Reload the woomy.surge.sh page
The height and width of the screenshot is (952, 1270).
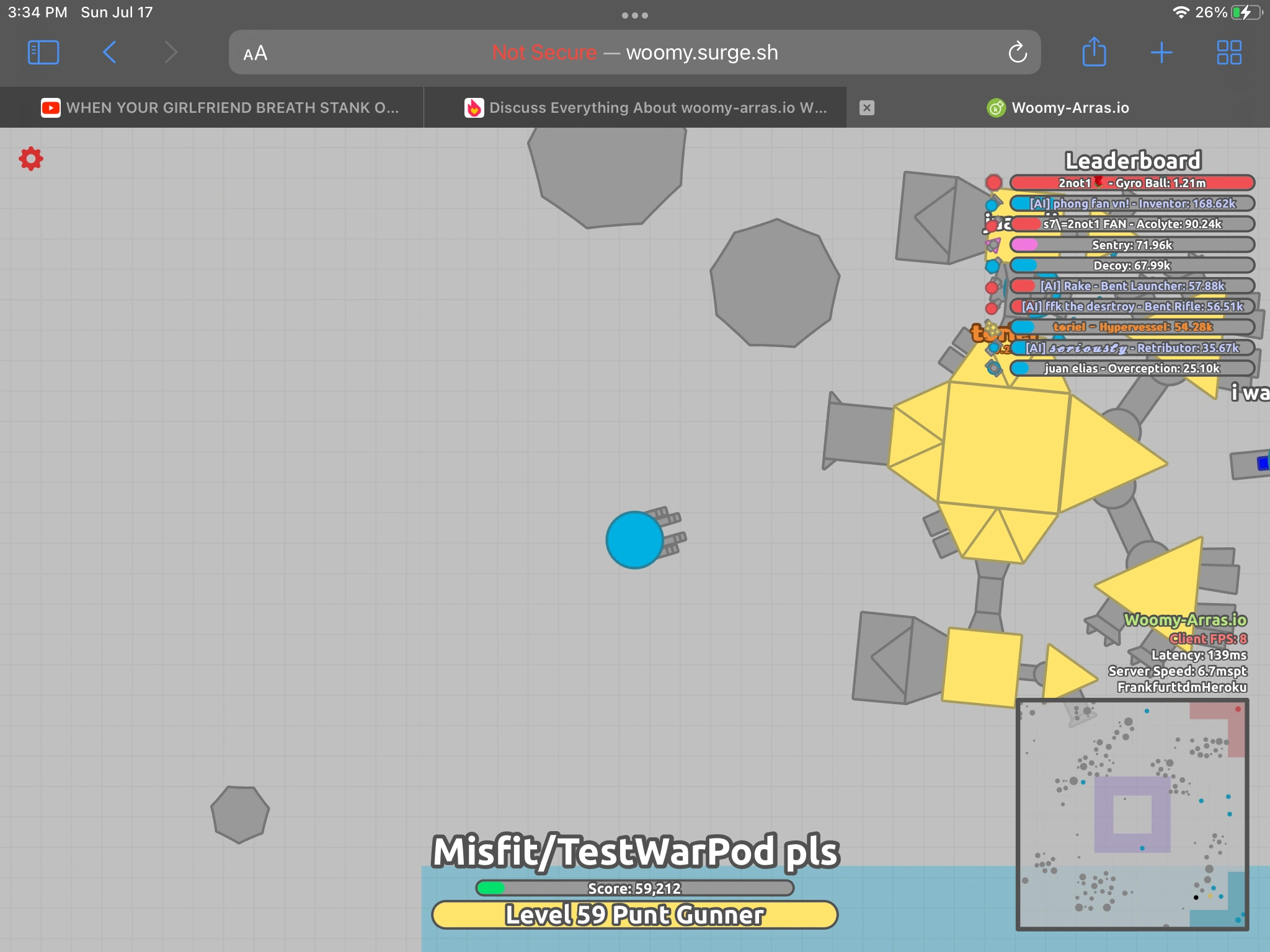point(1018,52)
